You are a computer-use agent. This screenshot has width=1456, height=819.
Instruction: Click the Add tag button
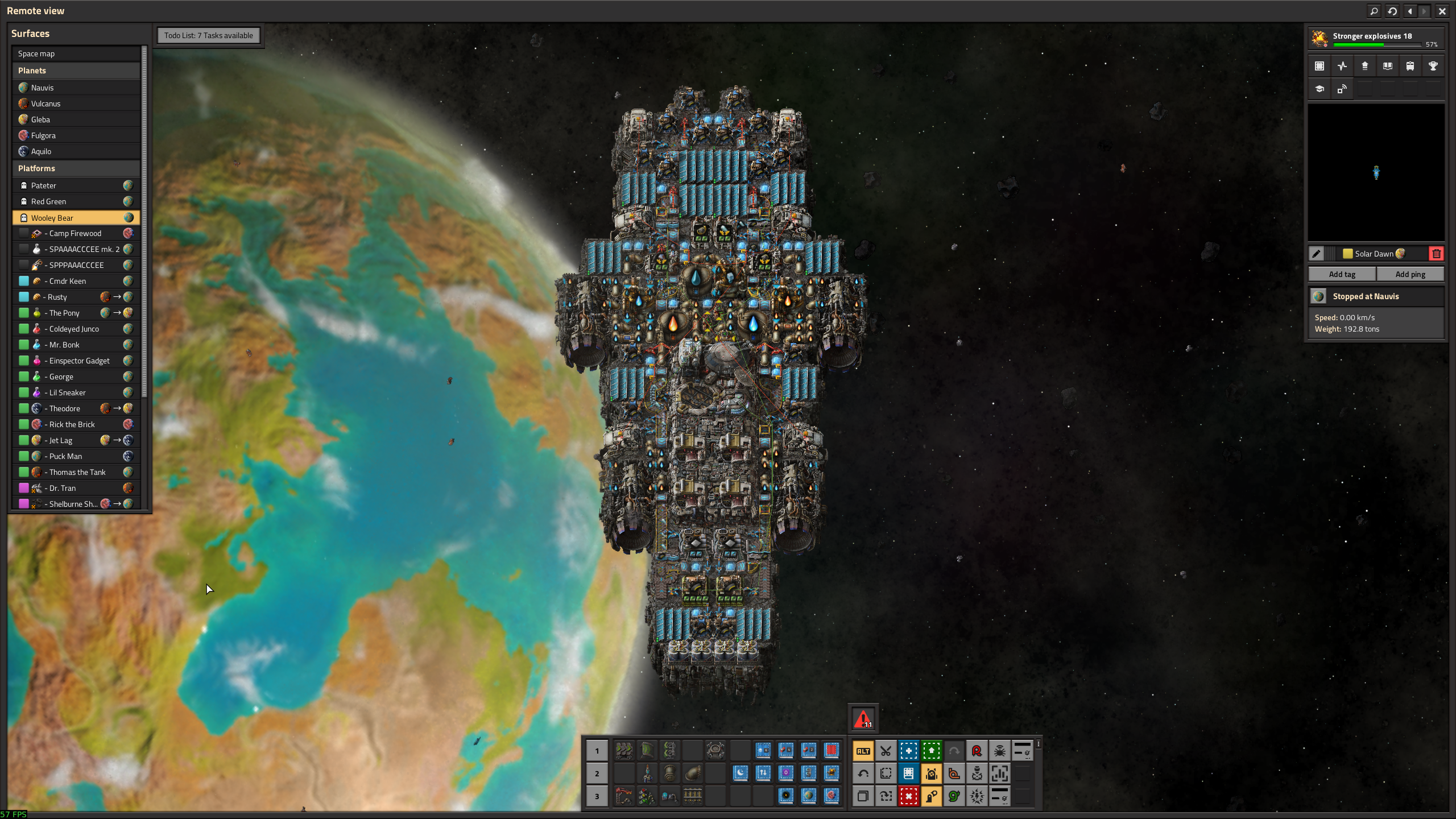point(1342,274)
